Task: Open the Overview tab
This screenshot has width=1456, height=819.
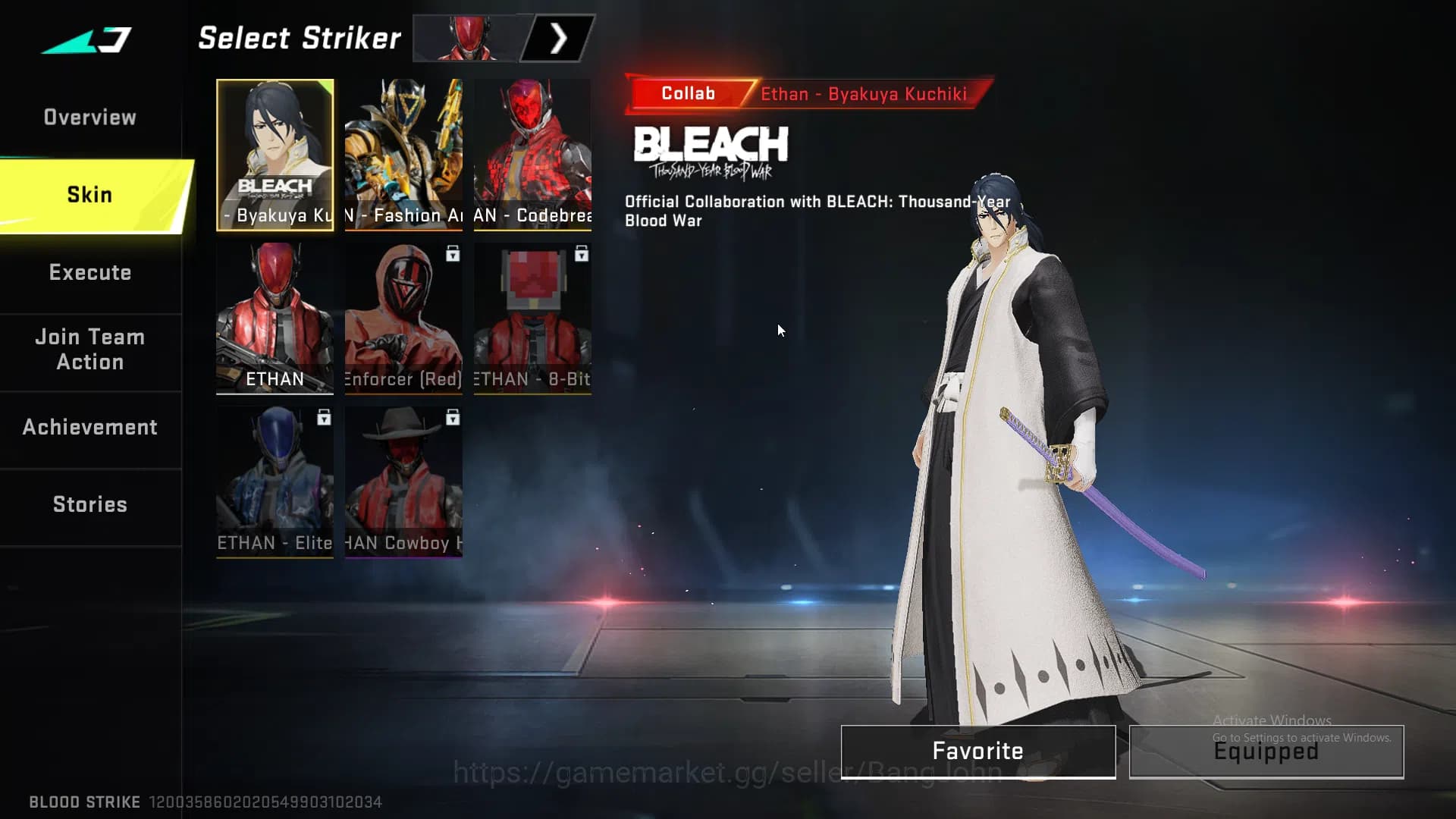Action: coord(90,118)
